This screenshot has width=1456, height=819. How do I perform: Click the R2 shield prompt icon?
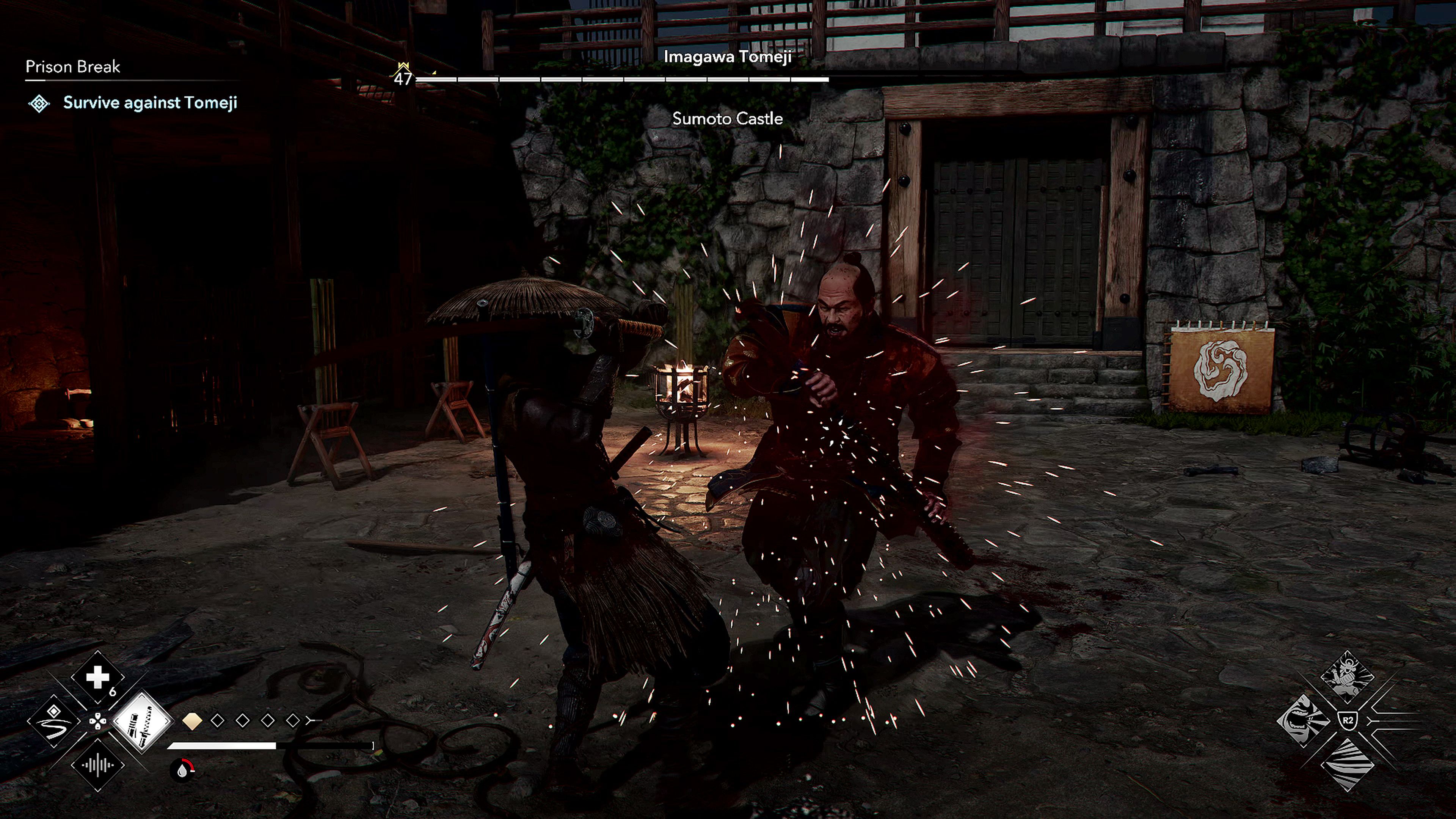point(1348,720)
